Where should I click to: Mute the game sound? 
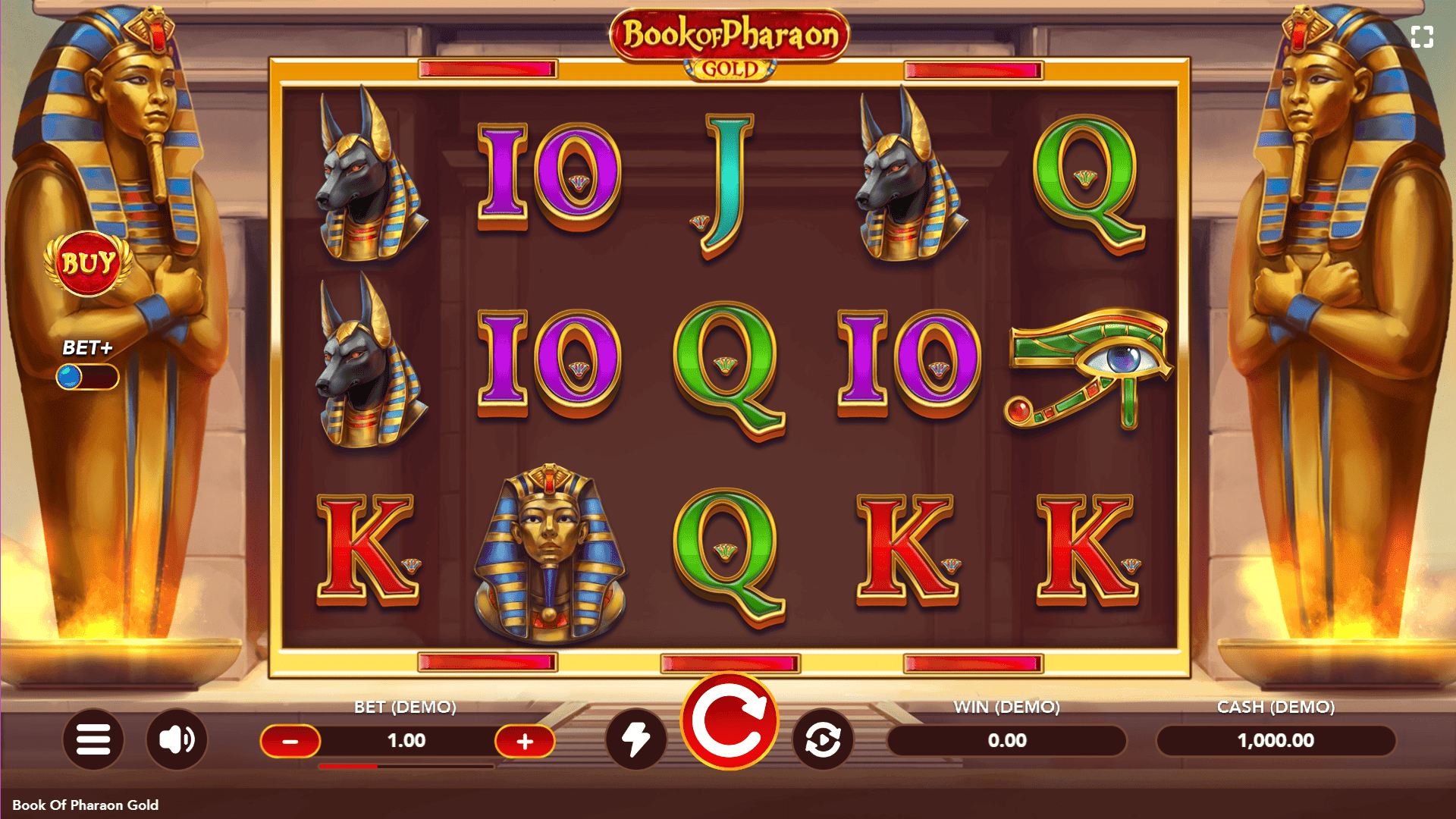pos(176,740)
